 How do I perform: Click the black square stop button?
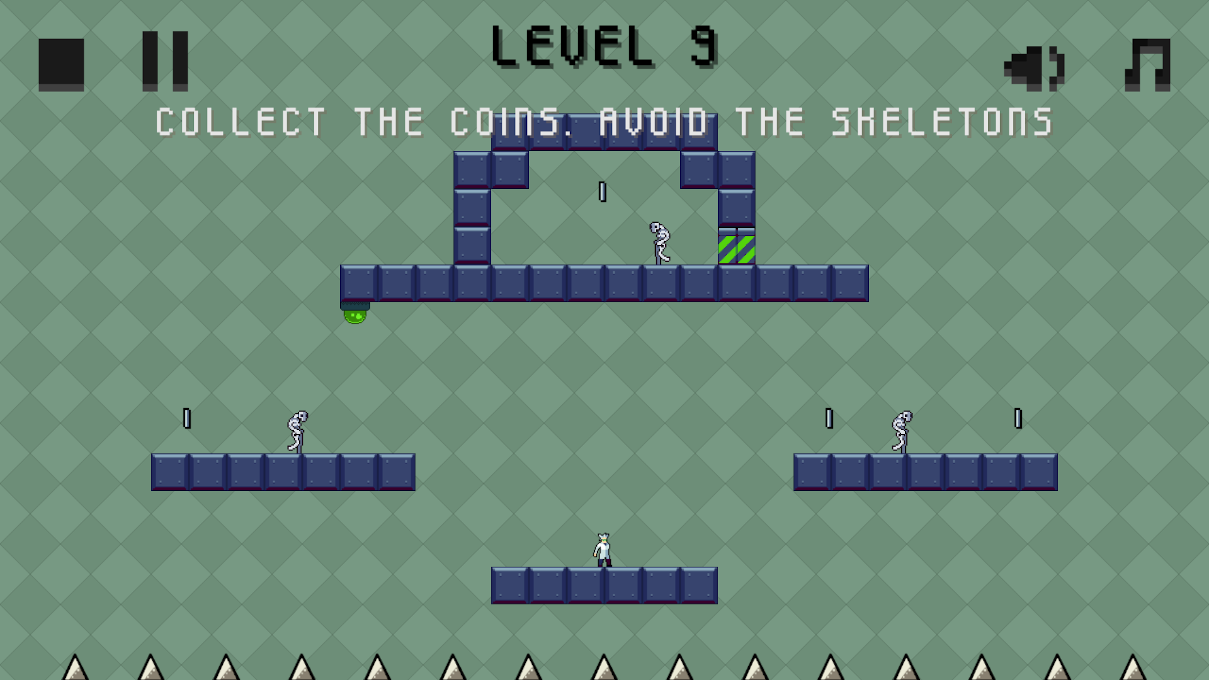point(61,64)
